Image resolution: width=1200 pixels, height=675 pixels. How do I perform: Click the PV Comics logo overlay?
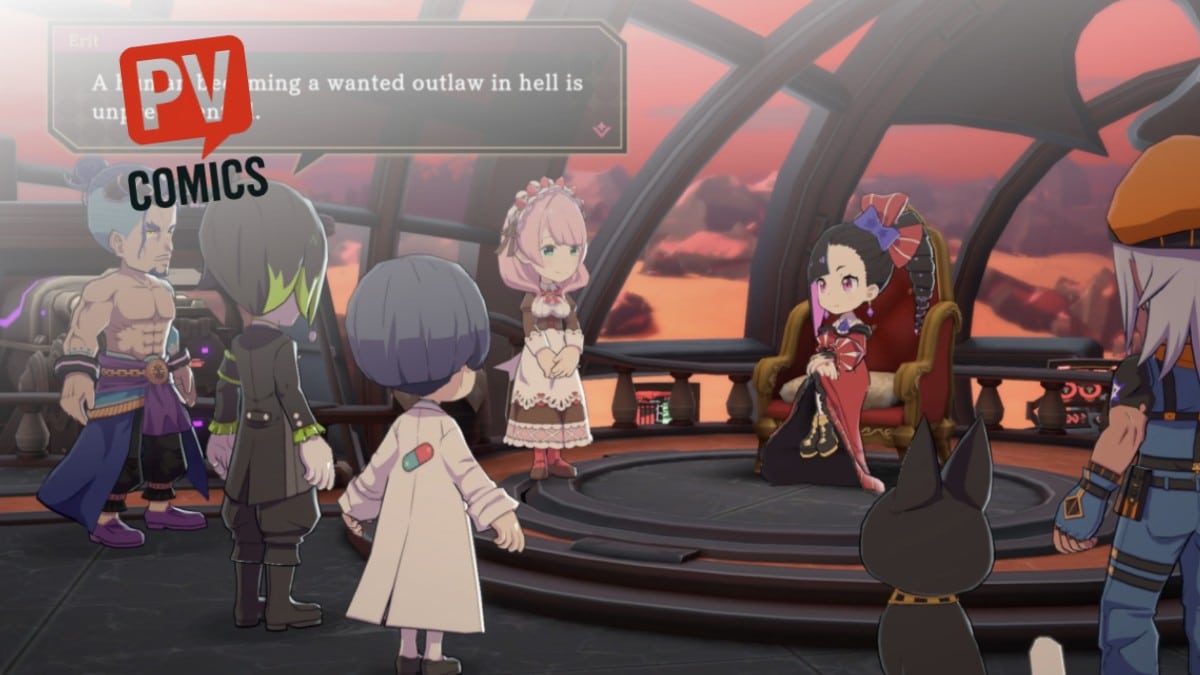point(188,120)
